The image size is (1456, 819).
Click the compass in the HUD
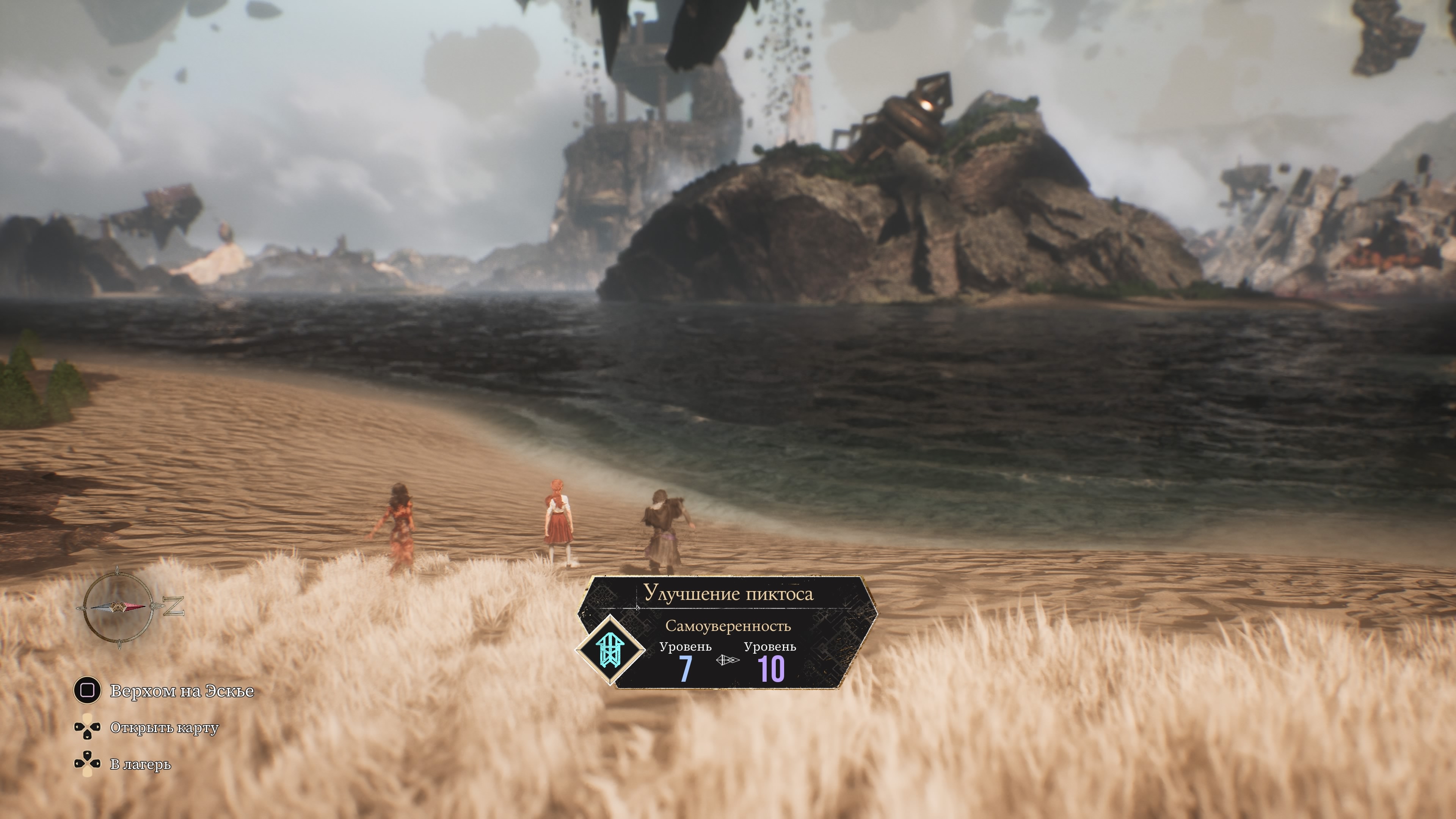118,607
